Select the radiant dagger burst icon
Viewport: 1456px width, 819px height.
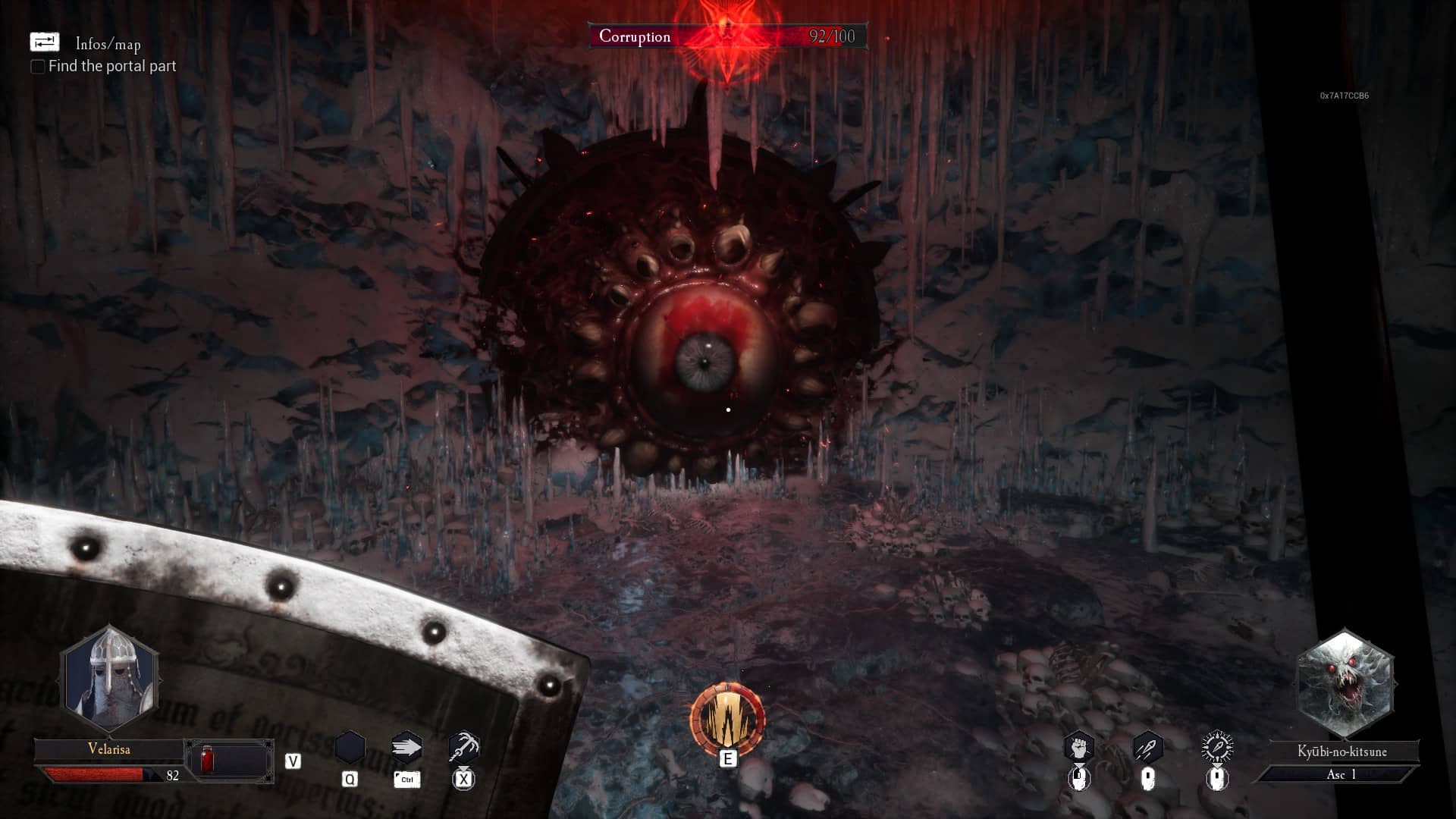click(x=1217, y=748)
